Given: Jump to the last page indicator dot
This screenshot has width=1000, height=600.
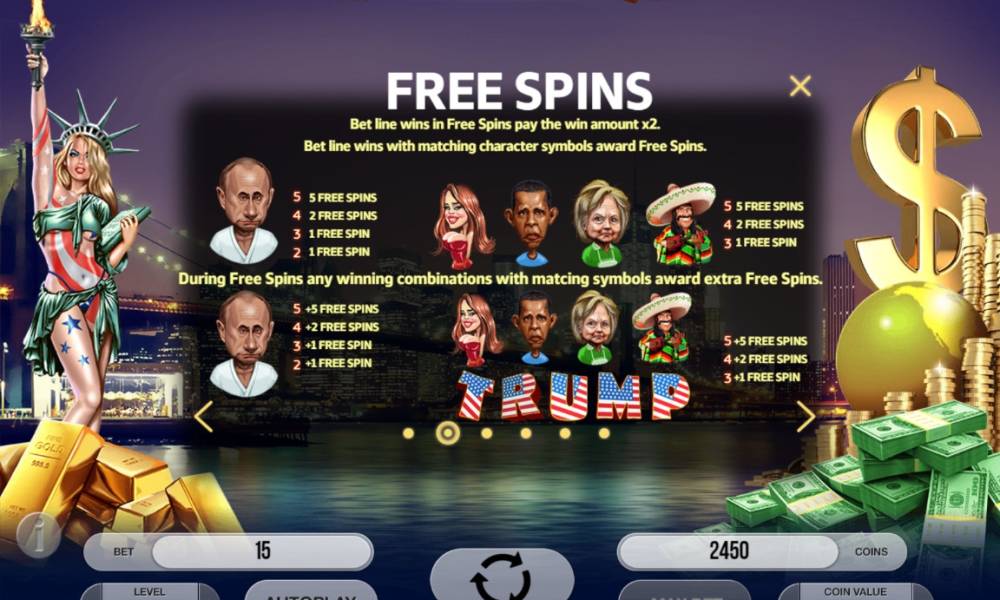Looking at the screenshot, I should click(x=604, y=433).
